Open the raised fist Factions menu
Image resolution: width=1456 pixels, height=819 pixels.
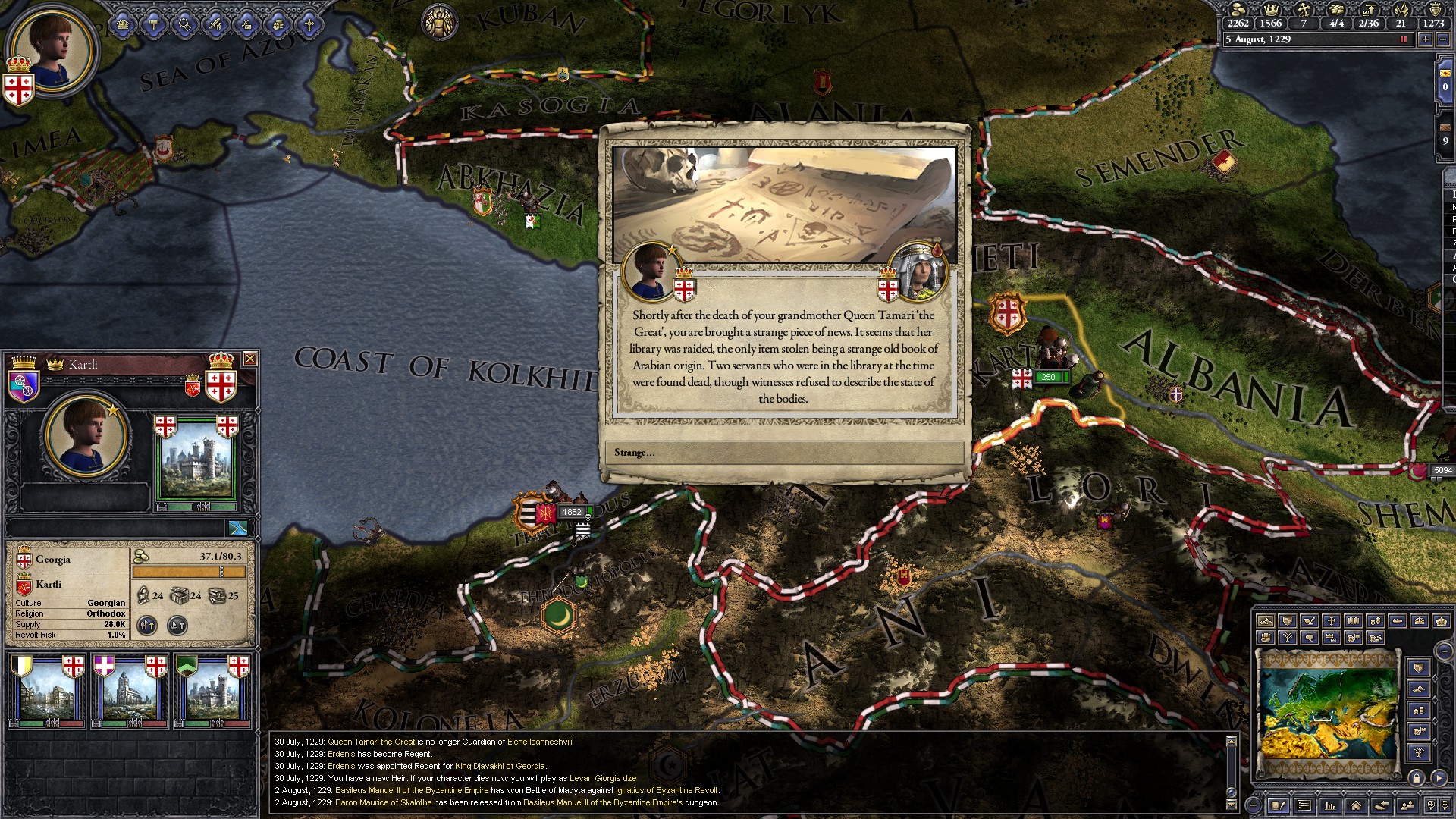click(278, 25)
